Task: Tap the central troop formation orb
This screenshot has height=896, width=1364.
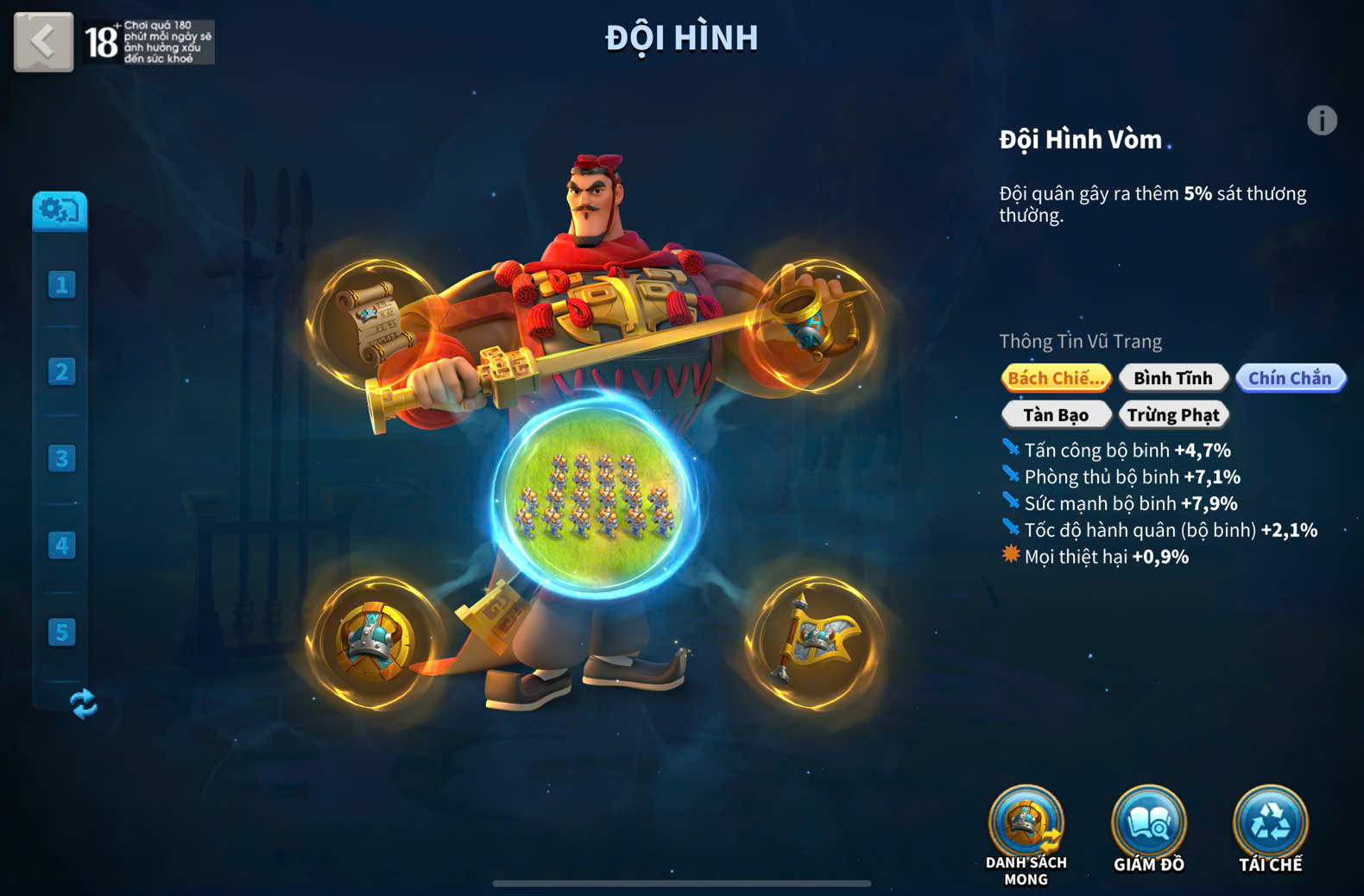Action: (x=595, y=498)
